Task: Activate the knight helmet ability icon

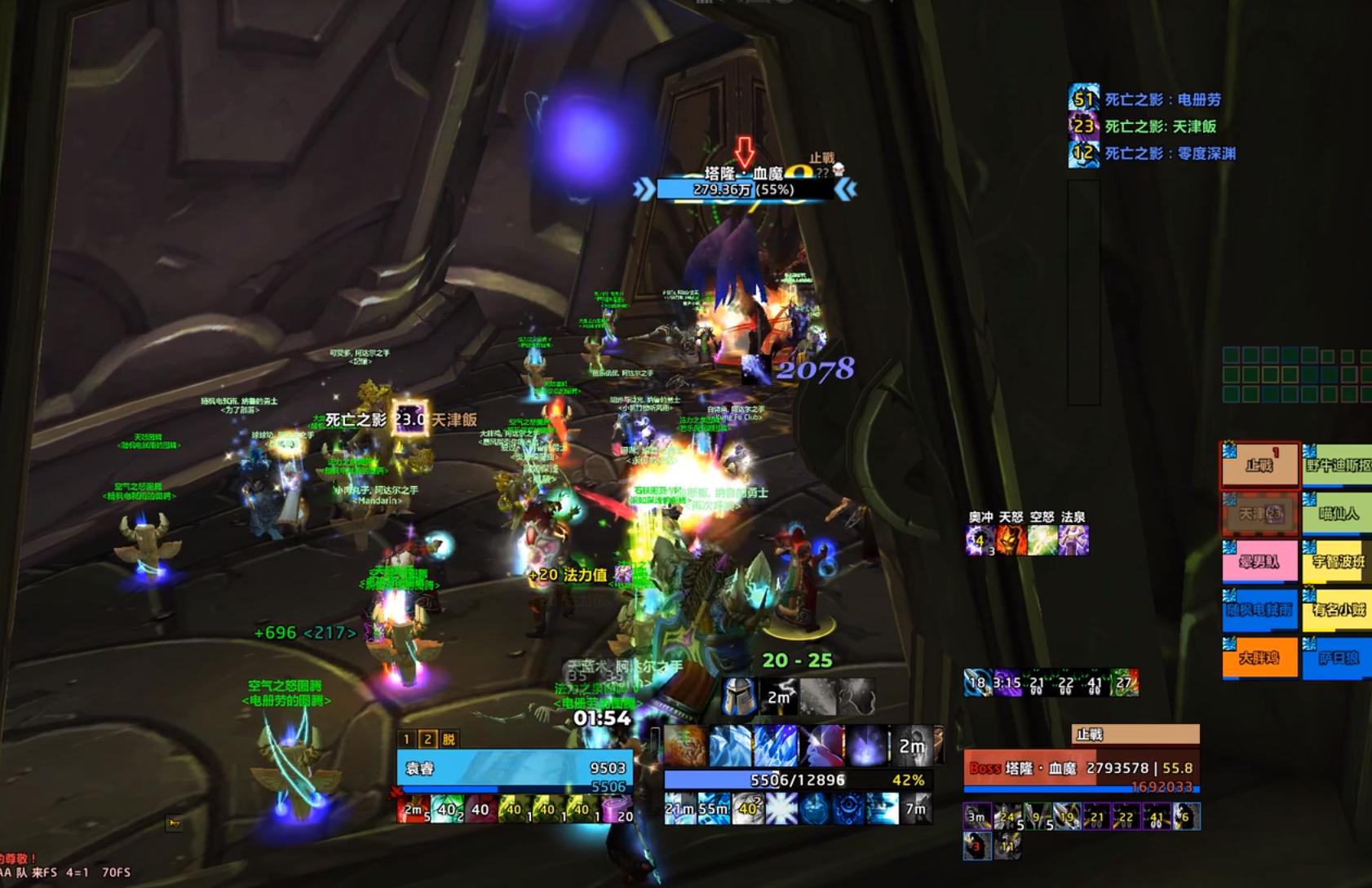Action: (739, 697)
